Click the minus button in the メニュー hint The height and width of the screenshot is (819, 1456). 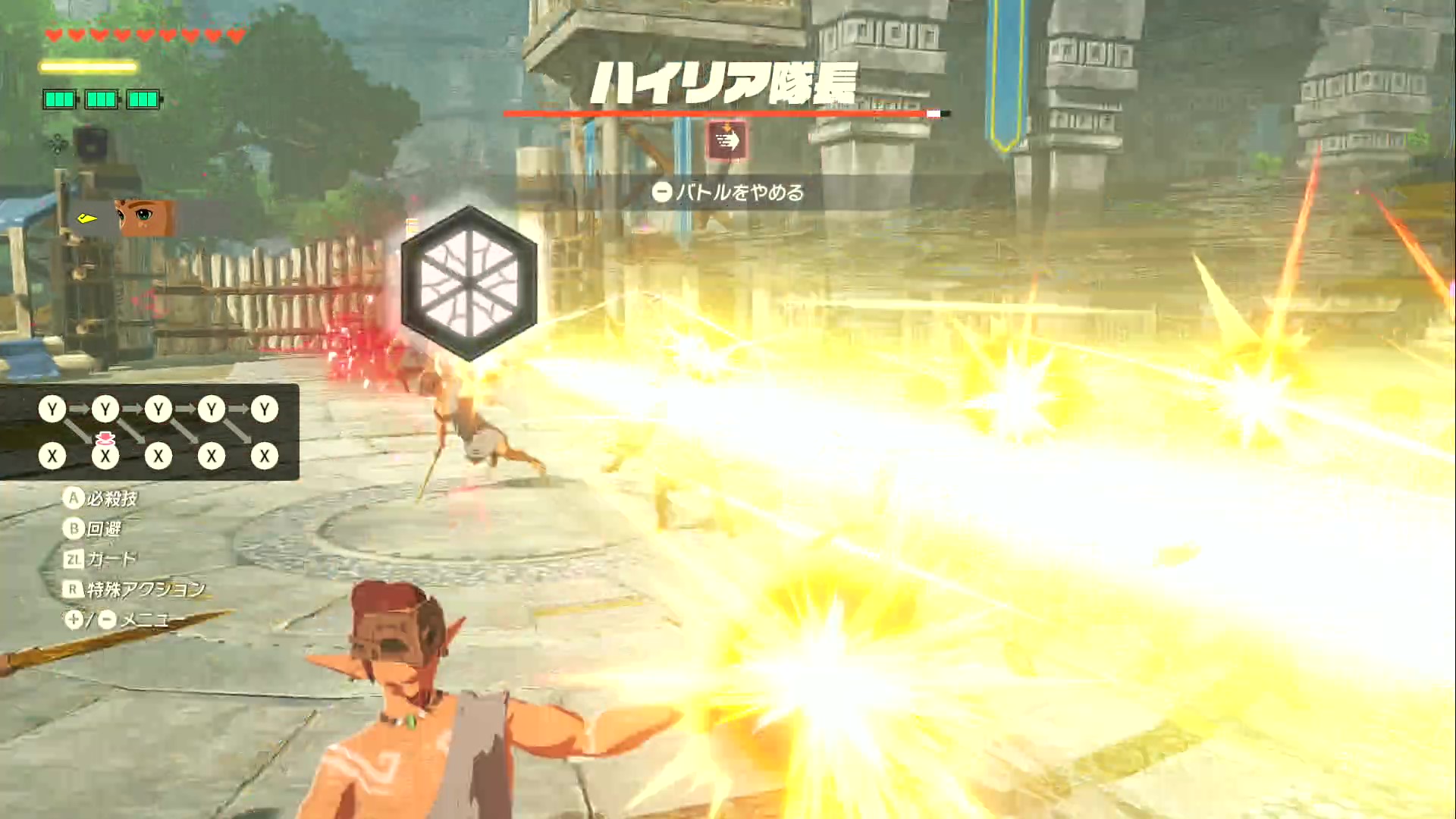[106, 620]
